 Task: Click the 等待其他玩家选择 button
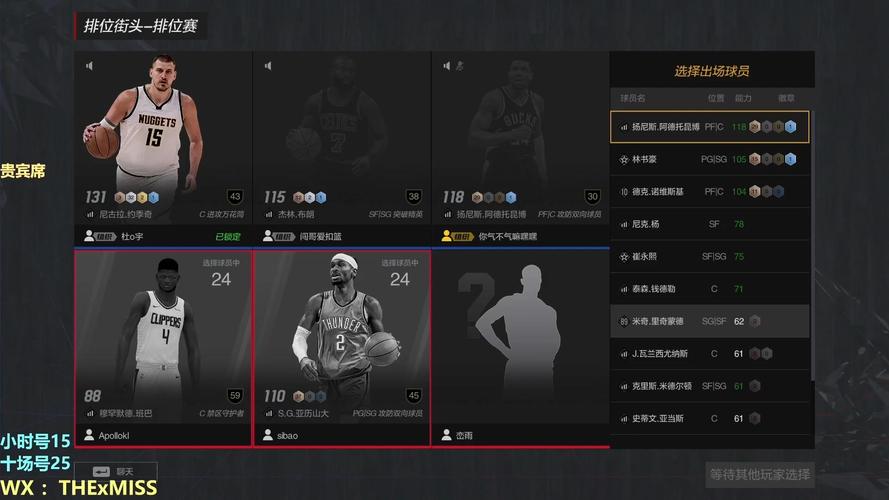(760, 474)
